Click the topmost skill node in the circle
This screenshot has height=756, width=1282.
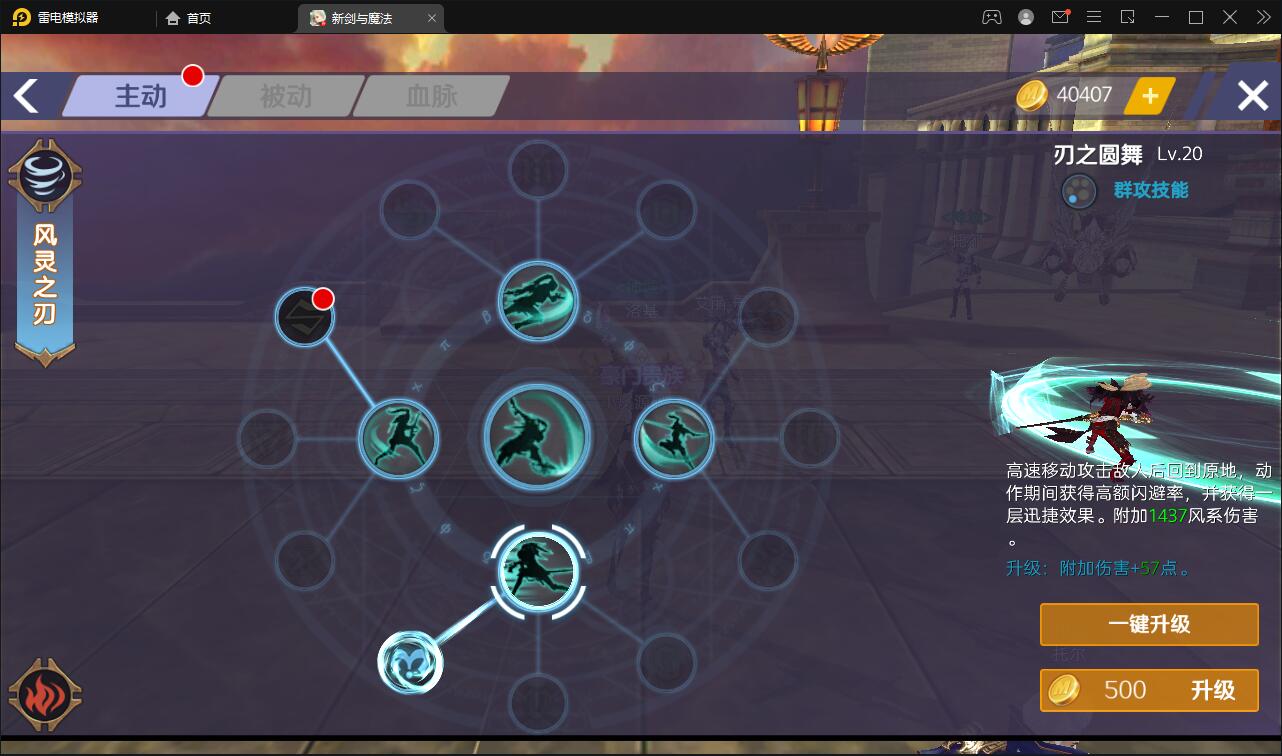pyautogui.click(x=537, y=300)
